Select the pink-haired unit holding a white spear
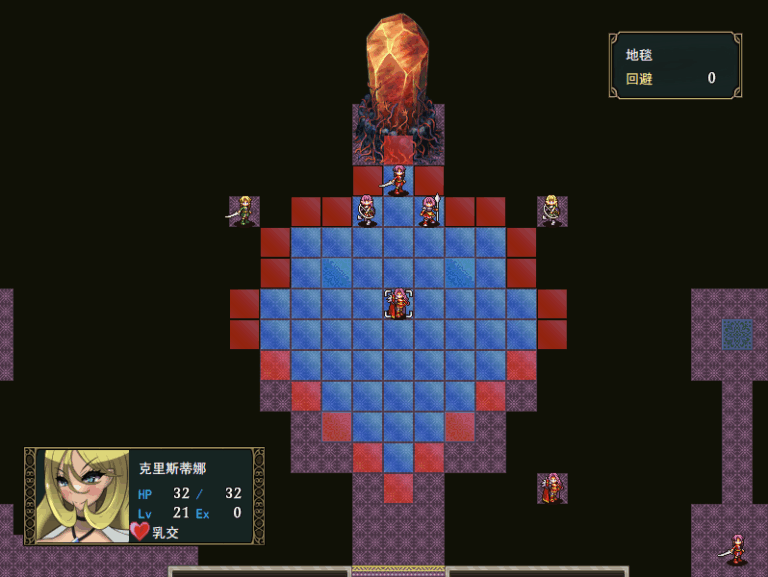The height and width of the screenshot is (577, 768). click(x=430, y=211)
